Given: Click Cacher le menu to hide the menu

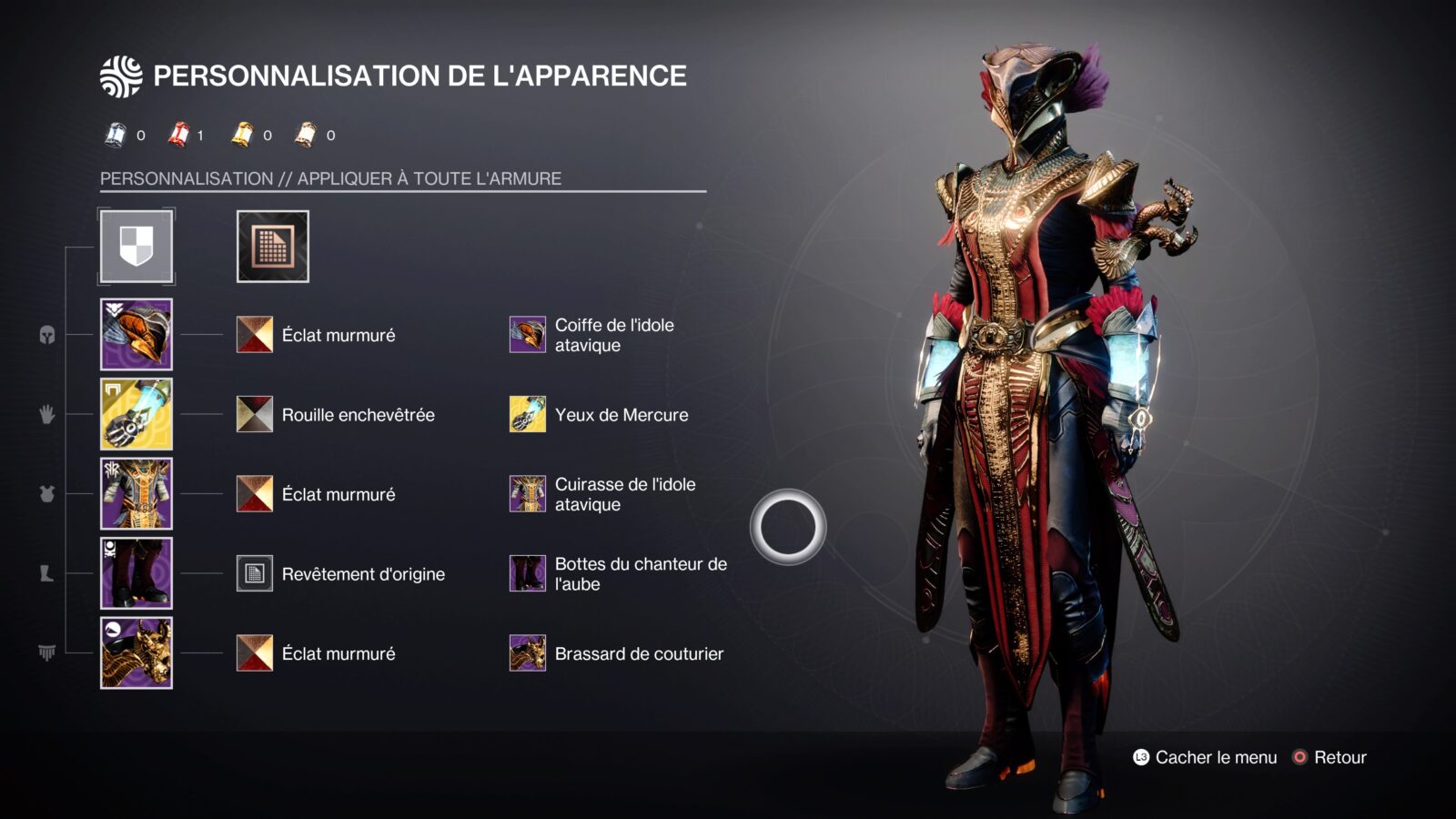Looking at the screenshot, I should click(x=1205, y=757).
